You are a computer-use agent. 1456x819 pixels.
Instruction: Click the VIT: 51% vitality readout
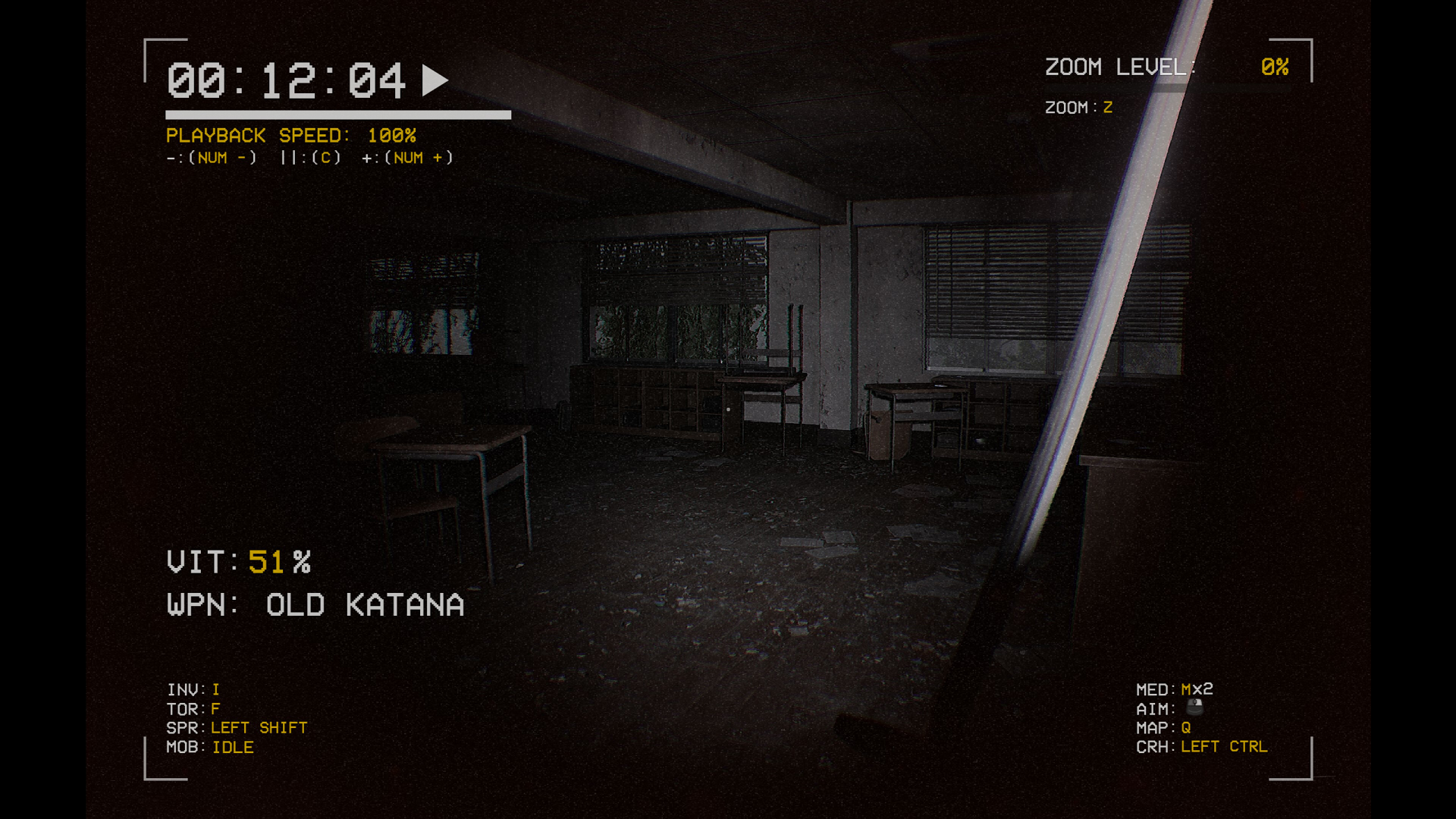coord(239,562)
